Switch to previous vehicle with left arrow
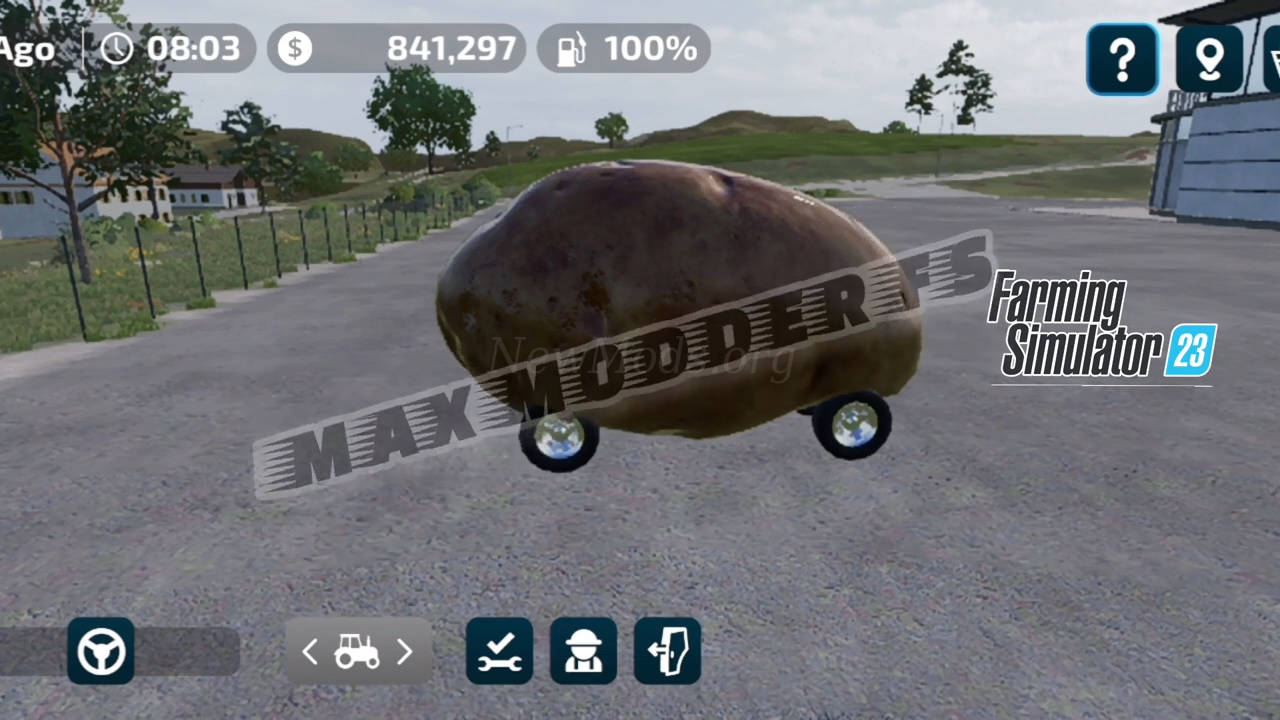 (310, 652)
